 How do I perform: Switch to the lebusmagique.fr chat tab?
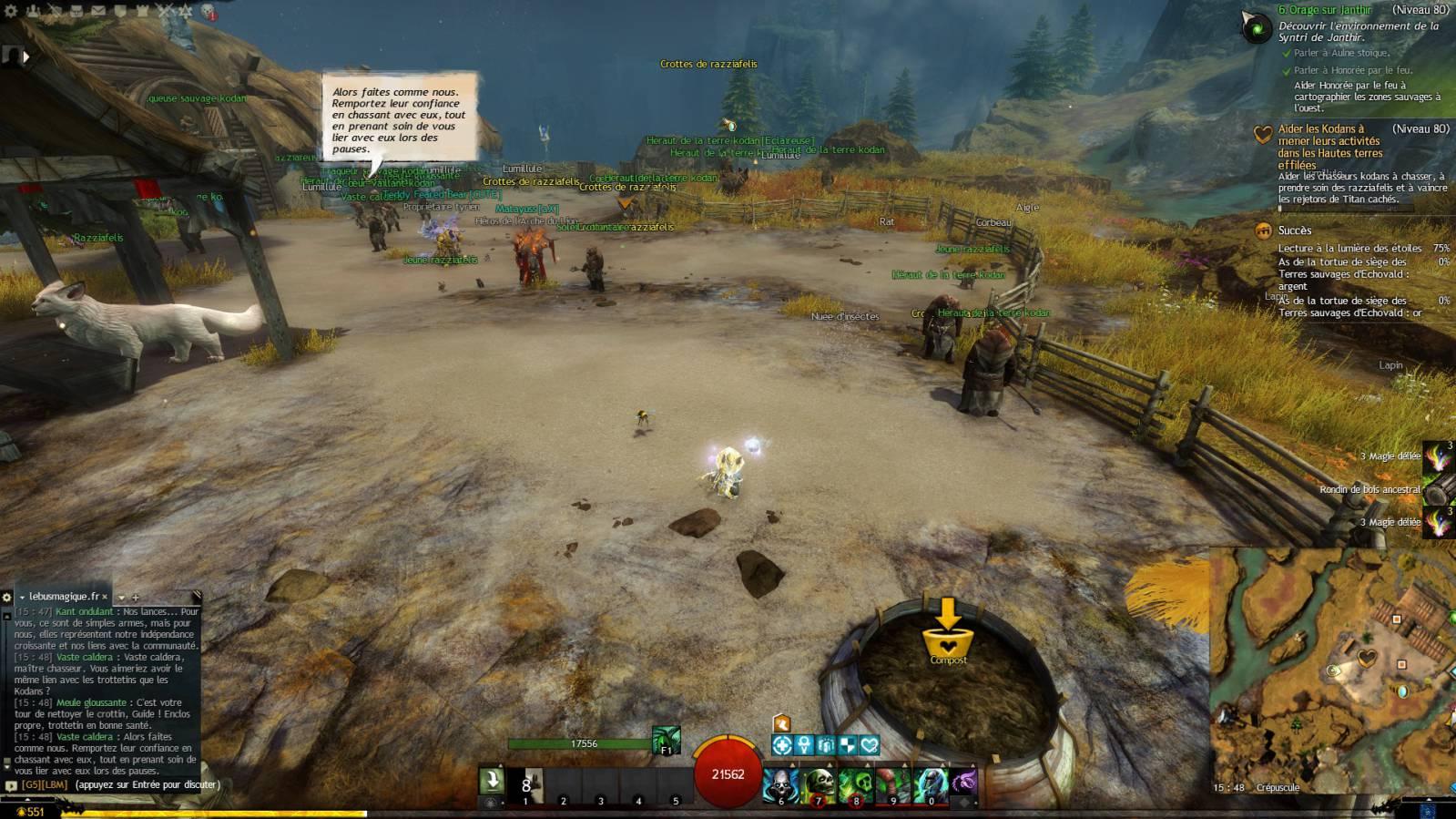point(64,597)
